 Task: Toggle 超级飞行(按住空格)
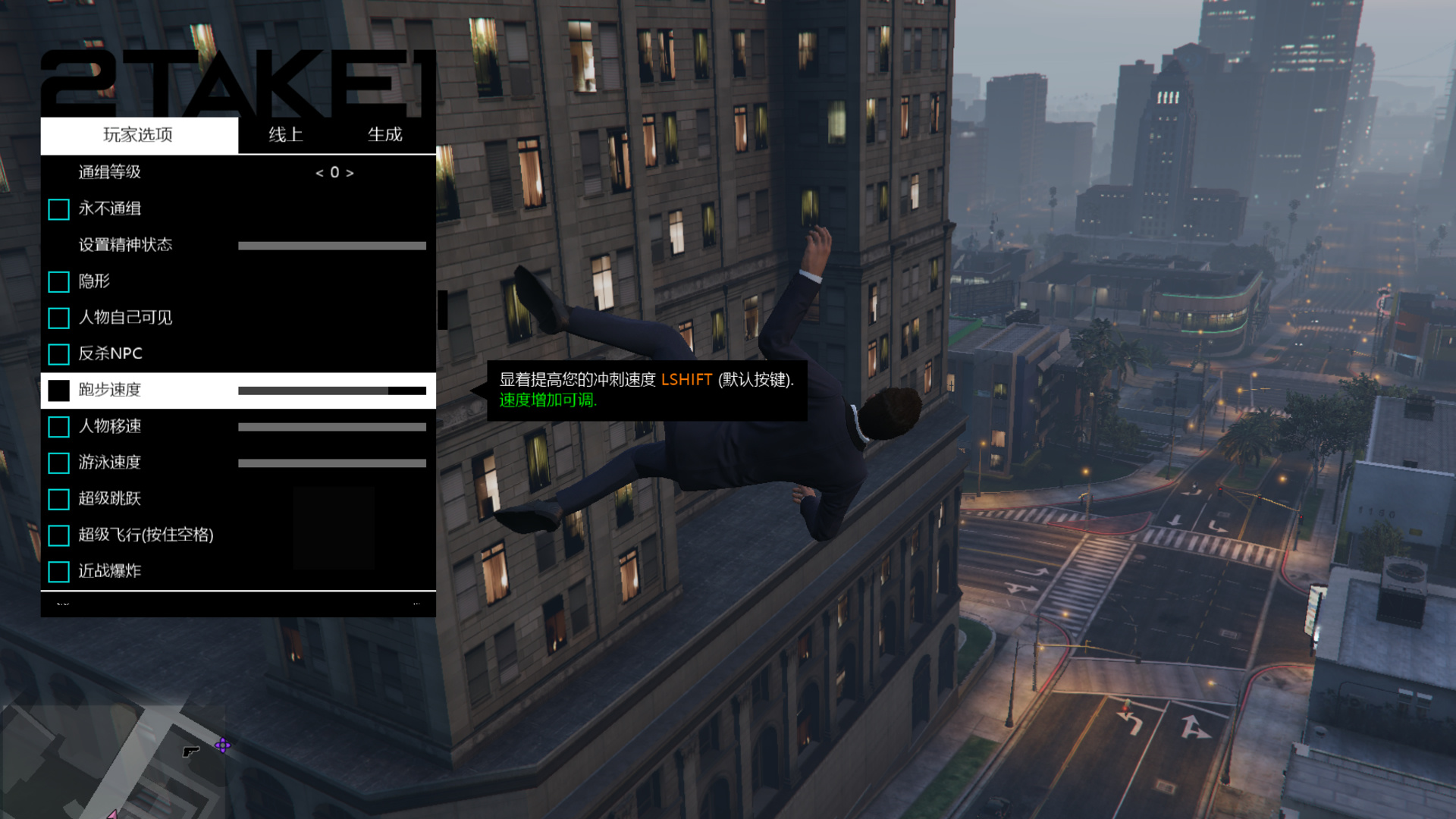[58, 535]
